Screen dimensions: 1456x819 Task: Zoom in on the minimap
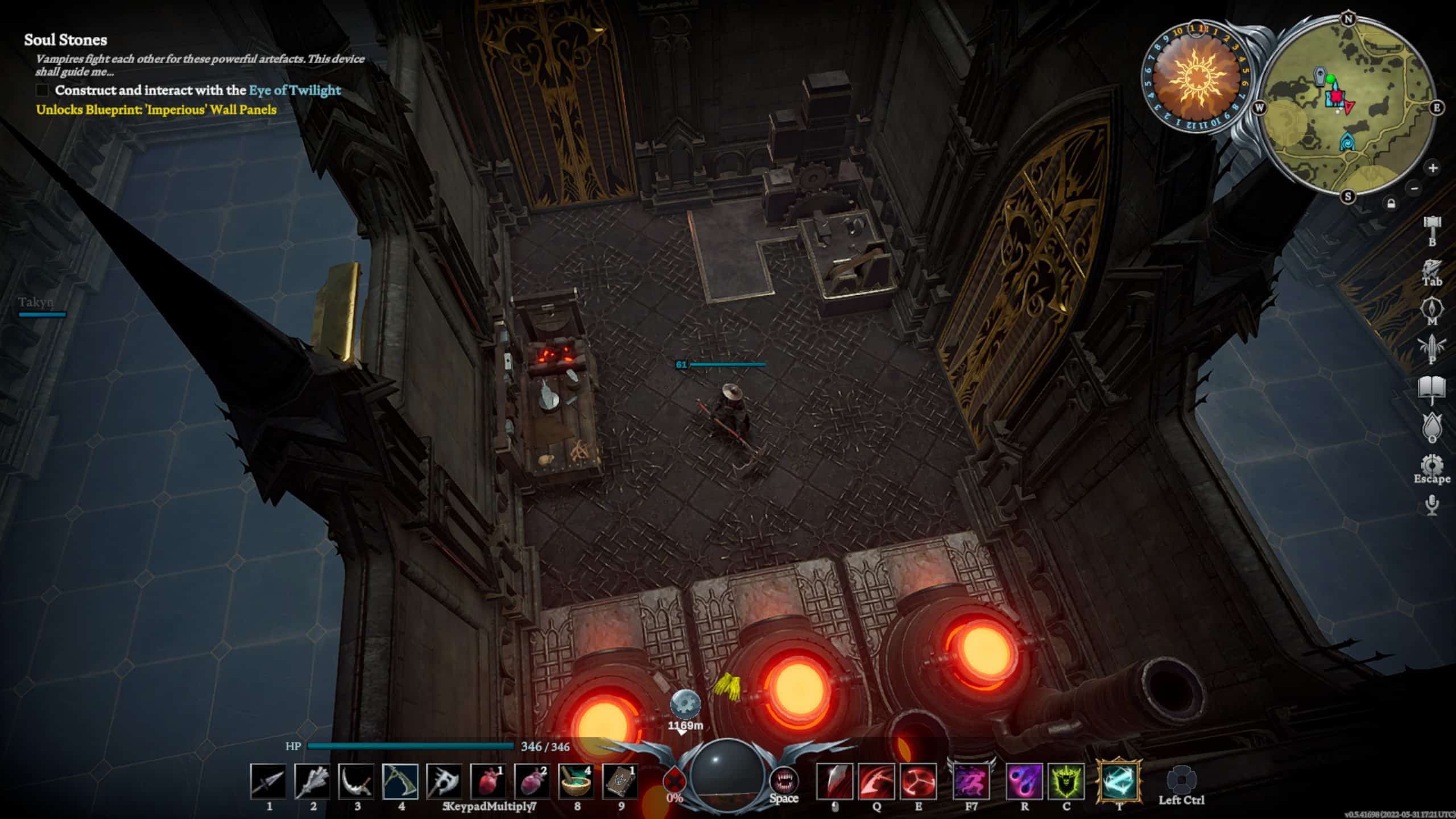tap(1432, 168)
